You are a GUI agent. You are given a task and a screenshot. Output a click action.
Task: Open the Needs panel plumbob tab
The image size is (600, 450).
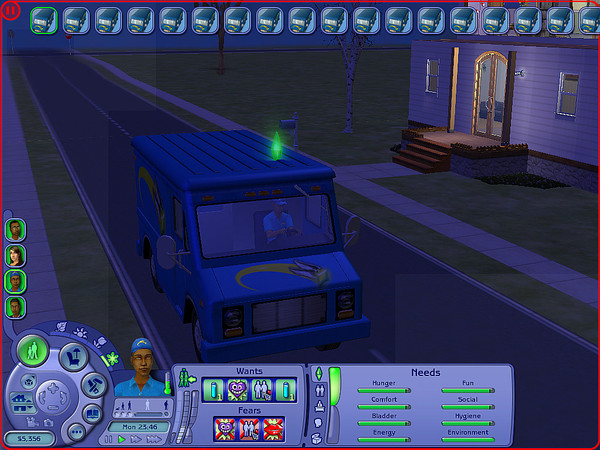(x=319, y=374)
